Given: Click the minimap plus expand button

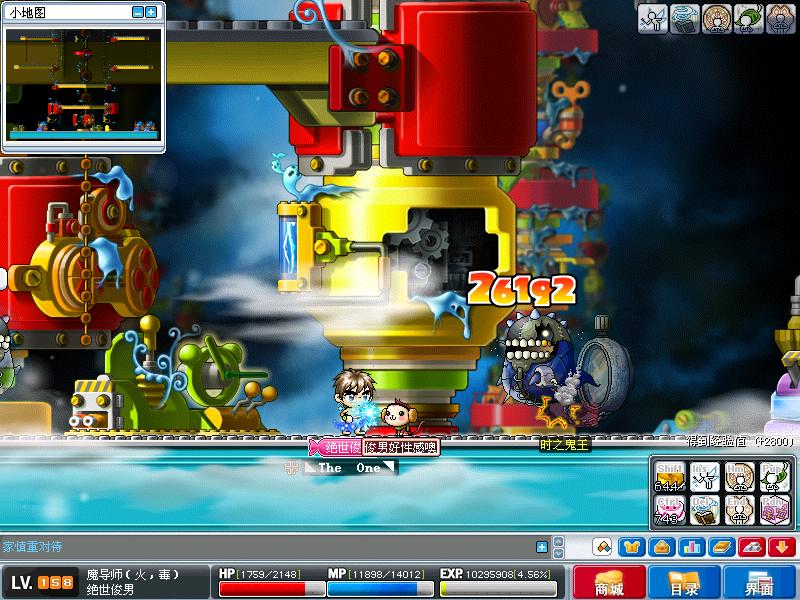Looking at the screenshot, I should coord(151,12).
